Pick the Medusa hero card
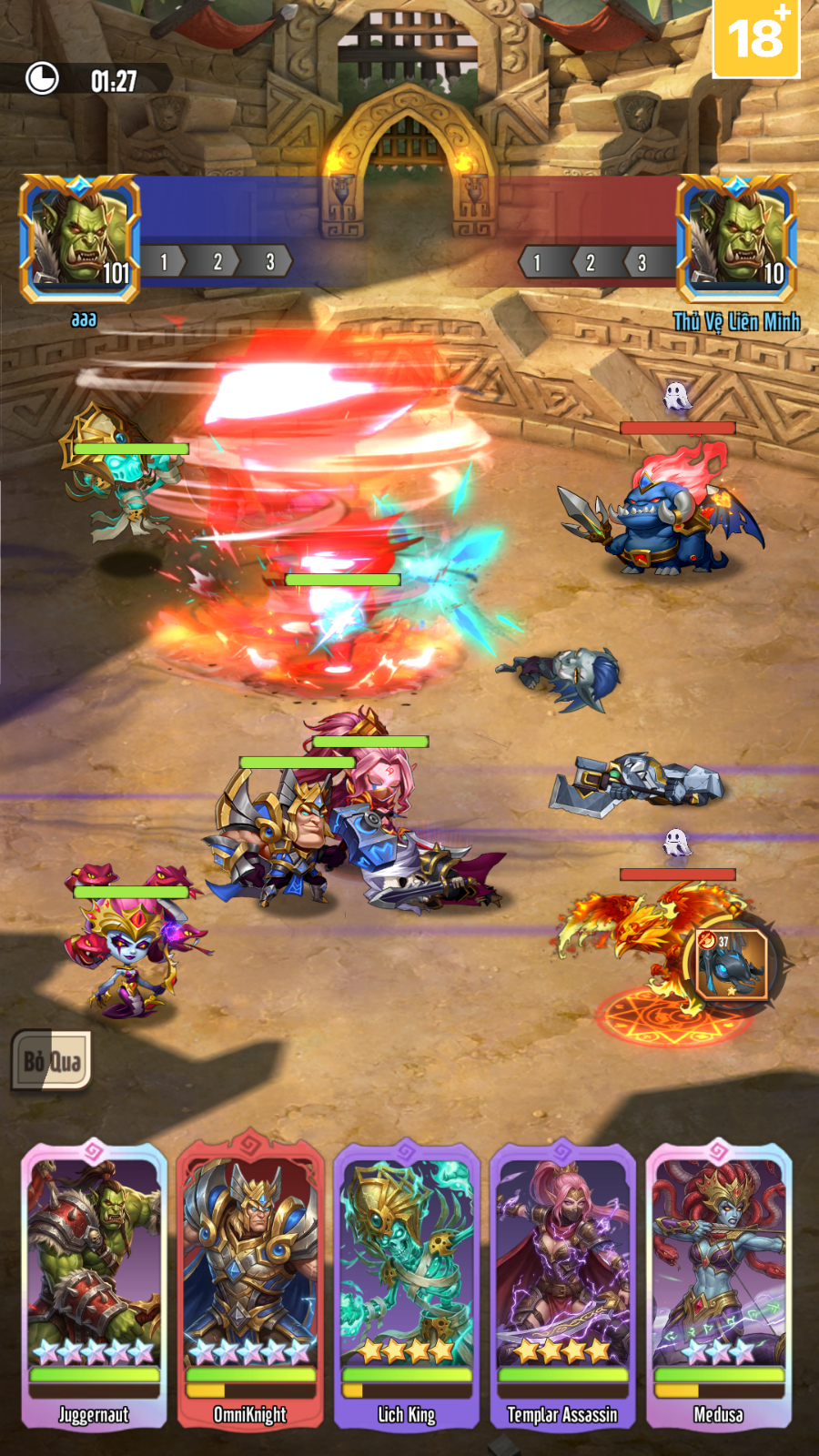 718,1283
